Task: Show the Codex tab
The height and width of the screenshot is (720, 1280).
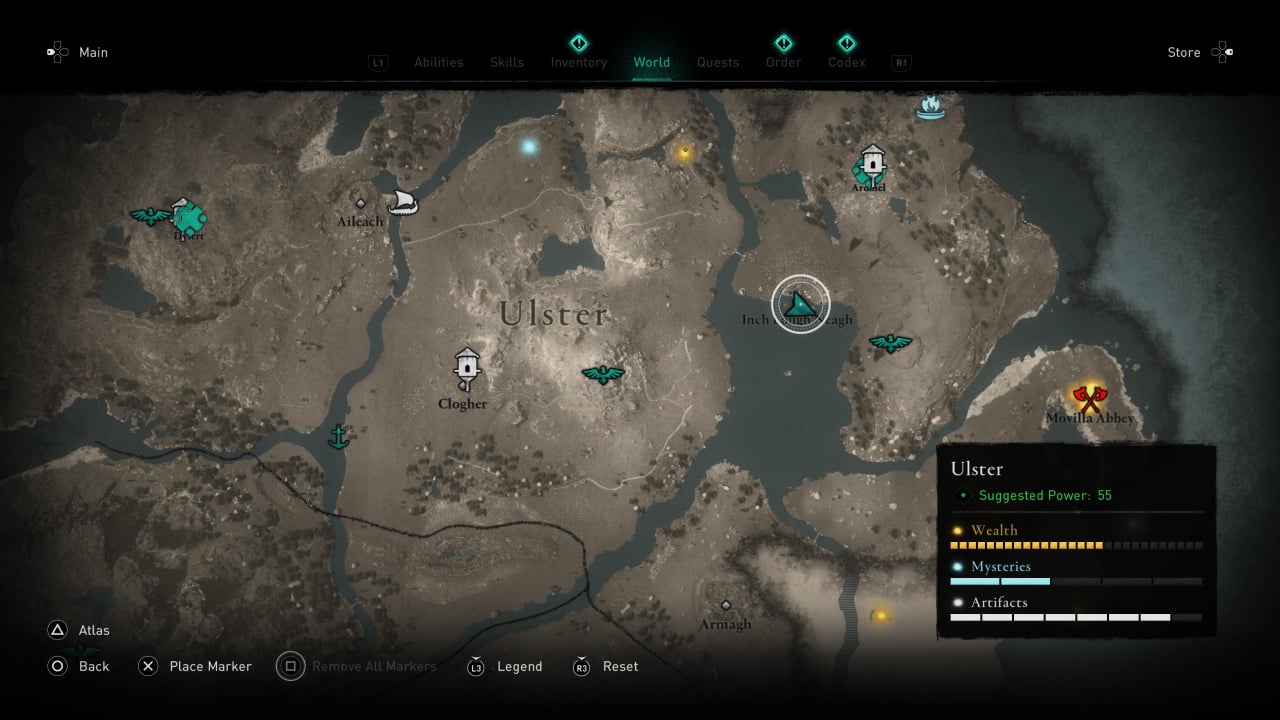Action: point(846,62)
